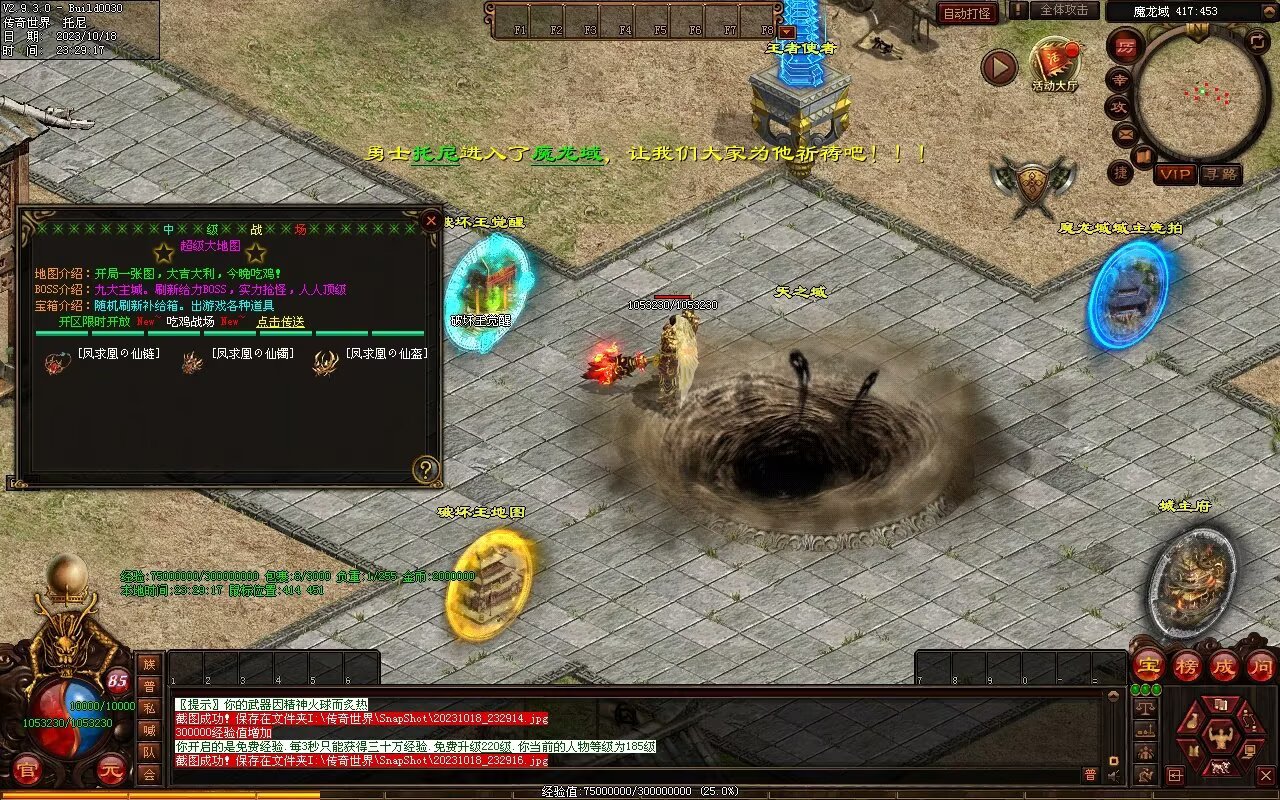Viewport: 1280px width, 800px height.
Task: Open the muscular figure character panel
Action: (x=1219, y=739)
